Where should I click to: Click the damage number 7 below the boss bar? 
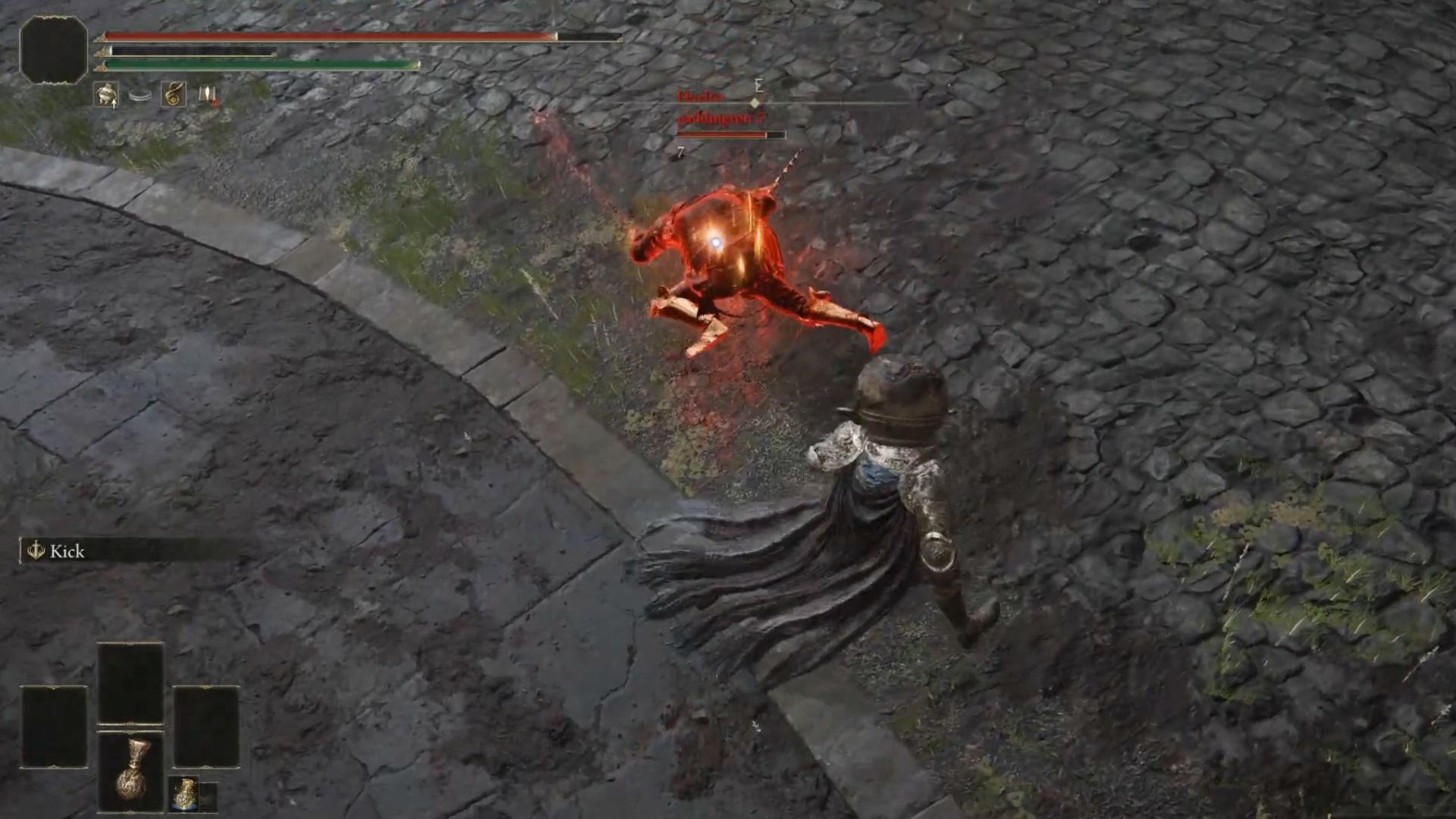tap(679, 152)
